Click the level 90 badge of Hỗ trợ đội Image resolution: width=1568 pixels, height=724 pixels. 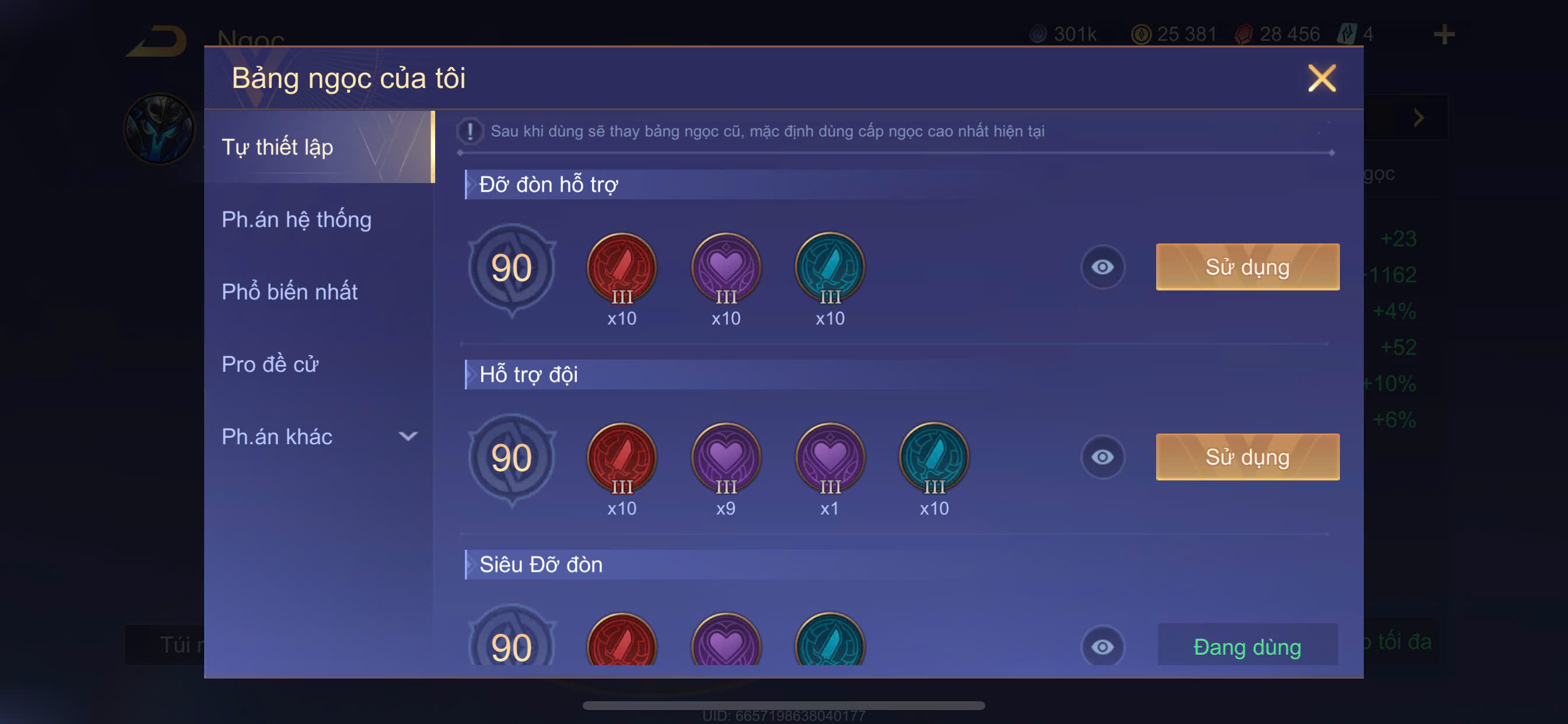[x=512, y=458]
